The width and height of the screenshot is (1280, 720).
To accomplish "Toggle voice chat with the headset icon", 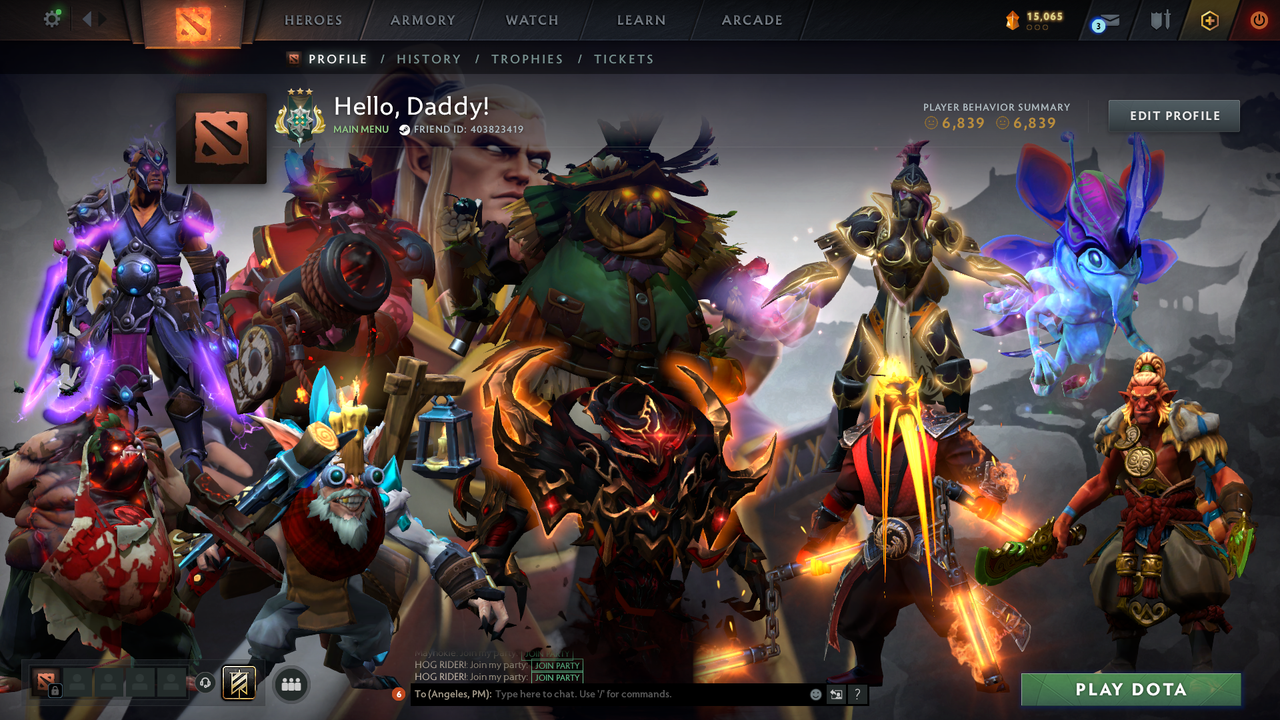I will pyautogui.click(x=204, y=682).
